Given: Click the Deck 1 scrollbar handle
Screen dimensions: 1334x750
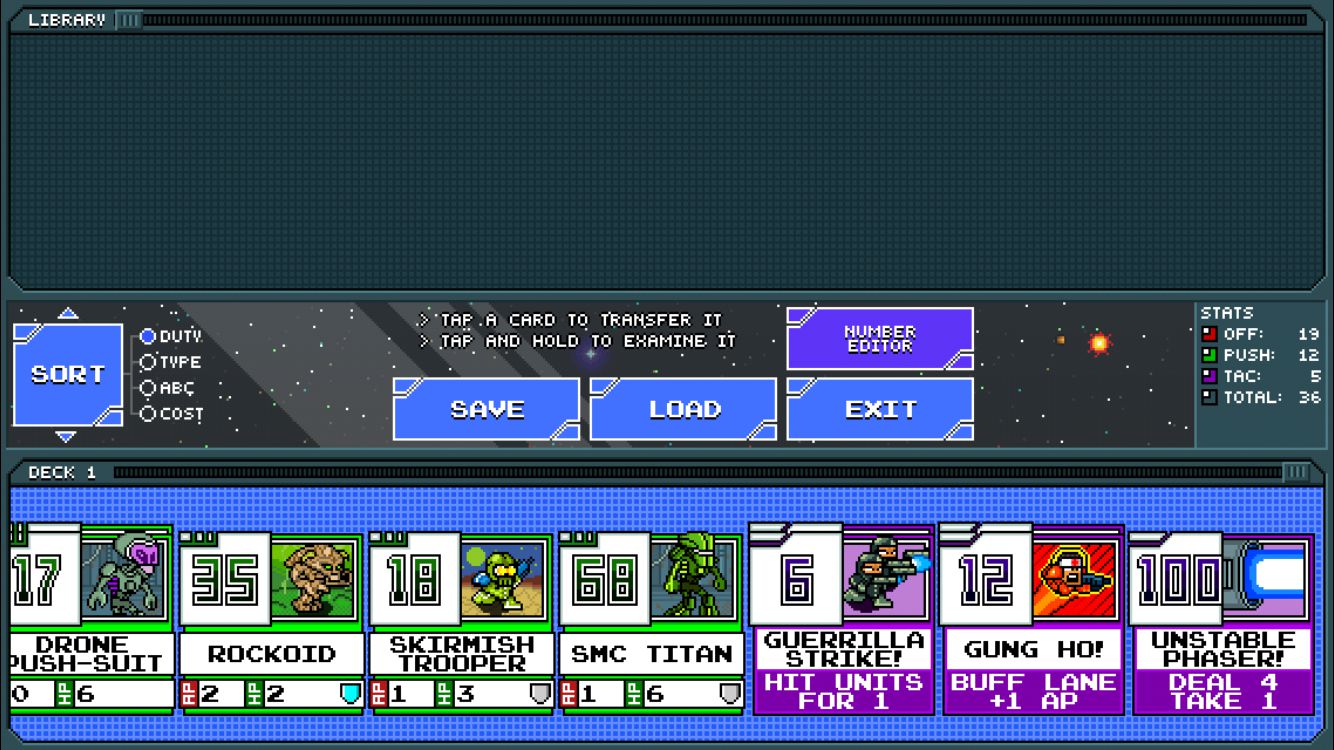Looking at the screenshot, I should tap(1296, 472).
